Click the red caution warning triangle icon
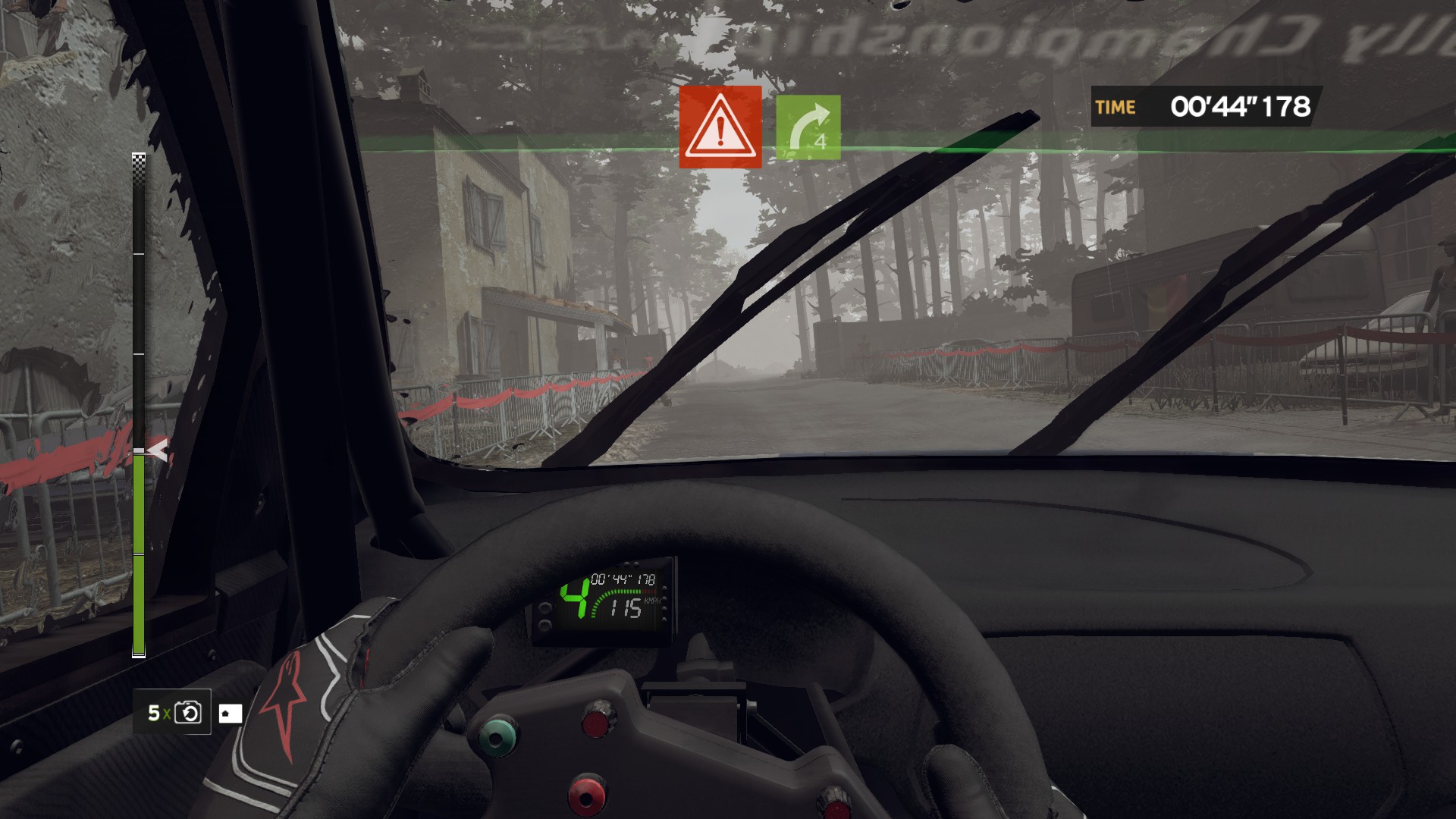1456x819 pixels. tap(720, 127)
